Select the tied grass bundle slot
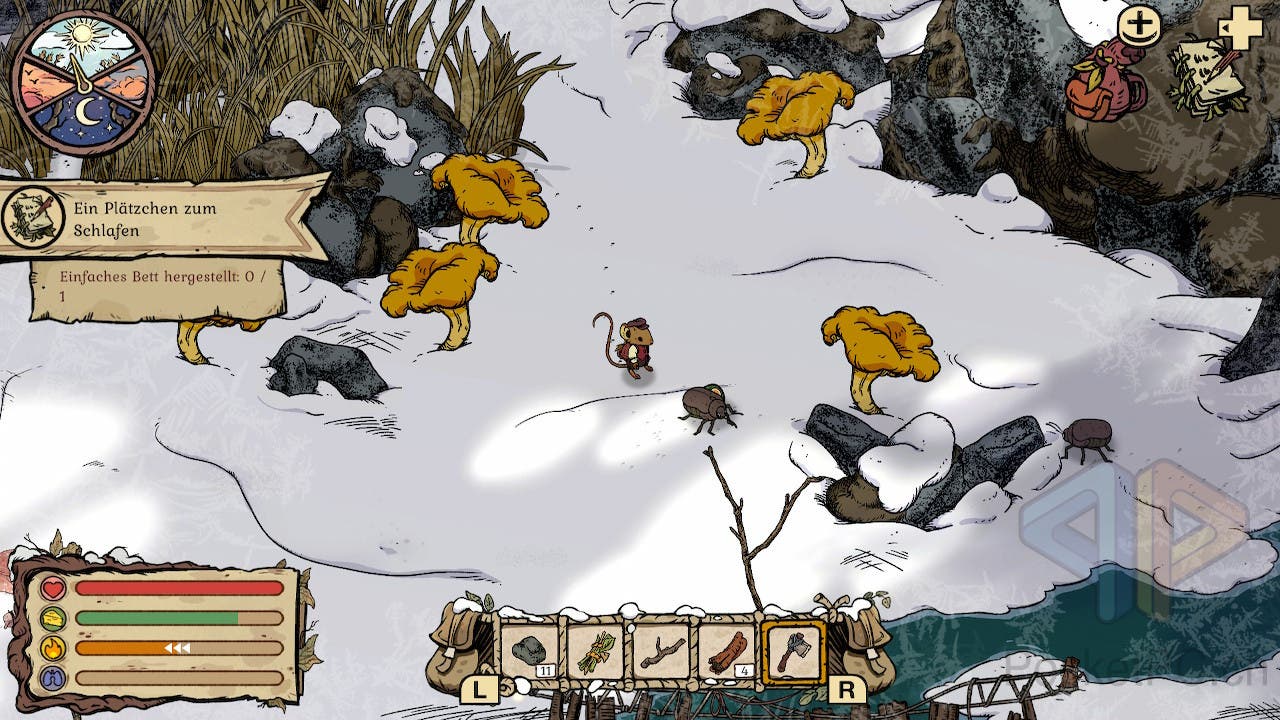The width and height of the screenshot is (1280, 720). [x=596, y=652]
